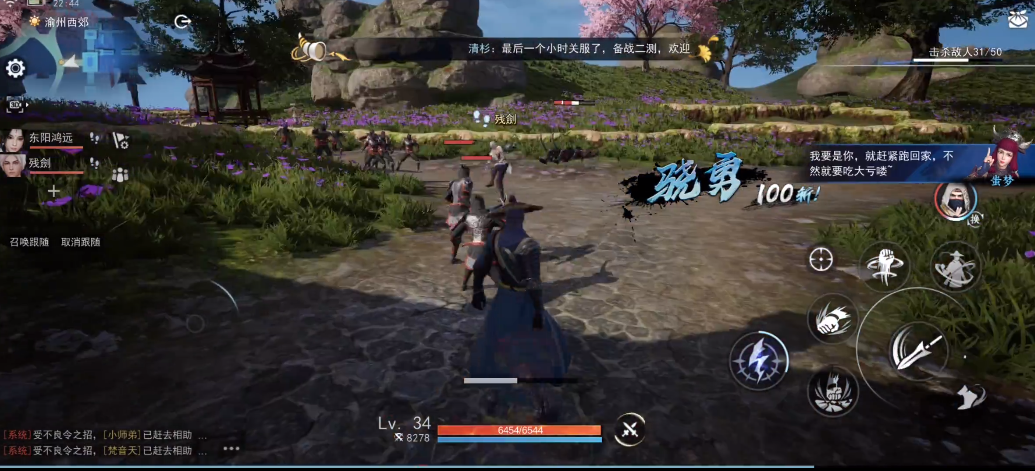Toggle the target lock crosshair
Image resolution: width=1035 pixels, height=471 pixels.
point(821,259)
